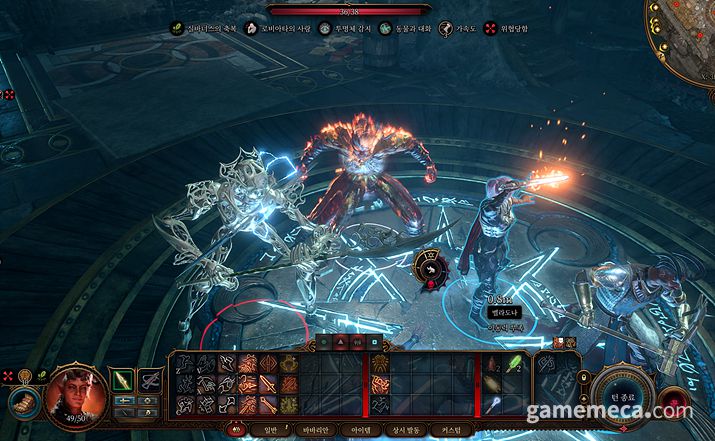Inspect the 위협당함 status icon
Image resolution: width=715 pixels, height=441 pixels.
tap(491, 29)
